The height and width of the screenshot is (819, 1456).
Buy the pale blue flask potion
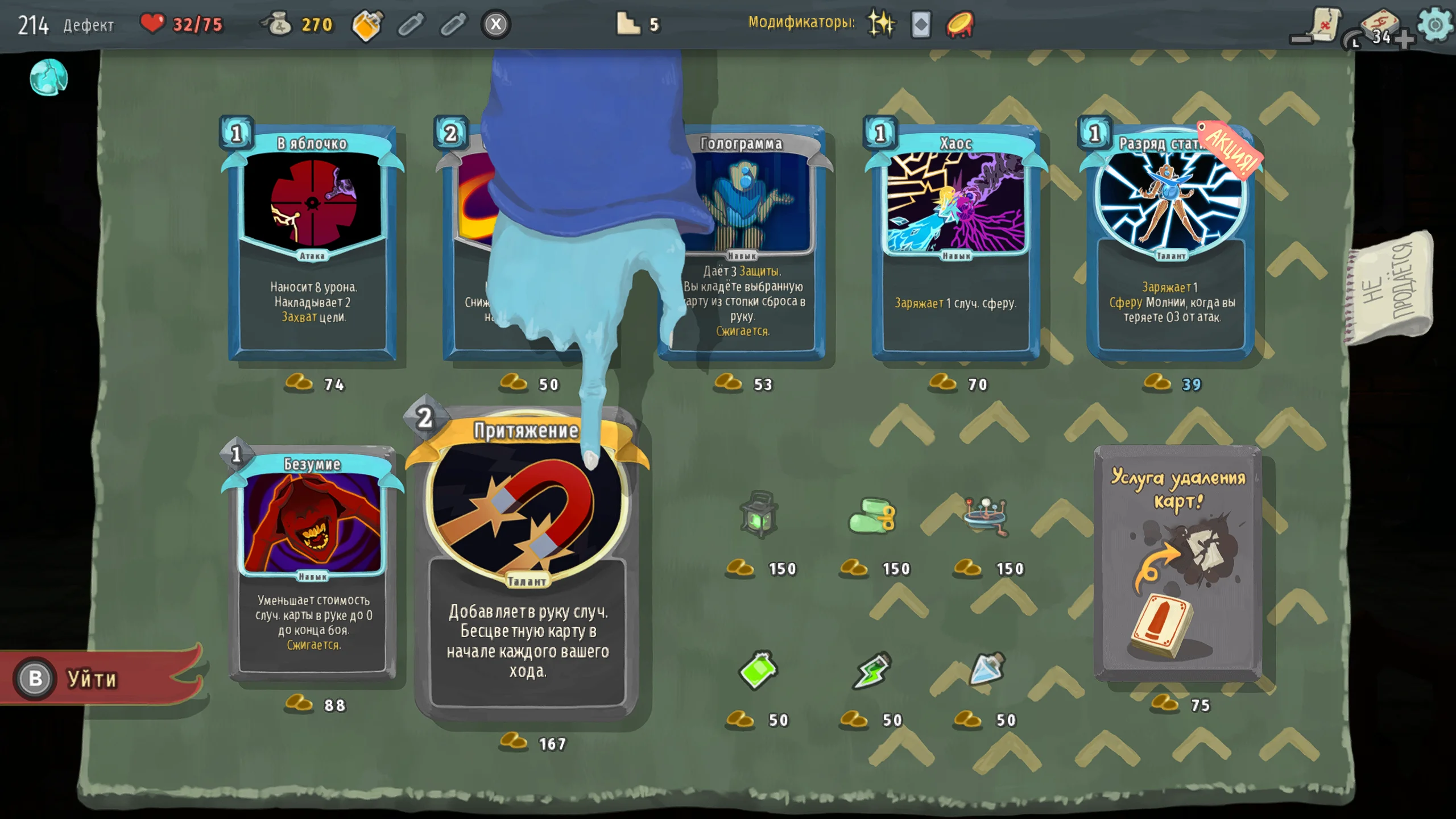tap(986, 669)
